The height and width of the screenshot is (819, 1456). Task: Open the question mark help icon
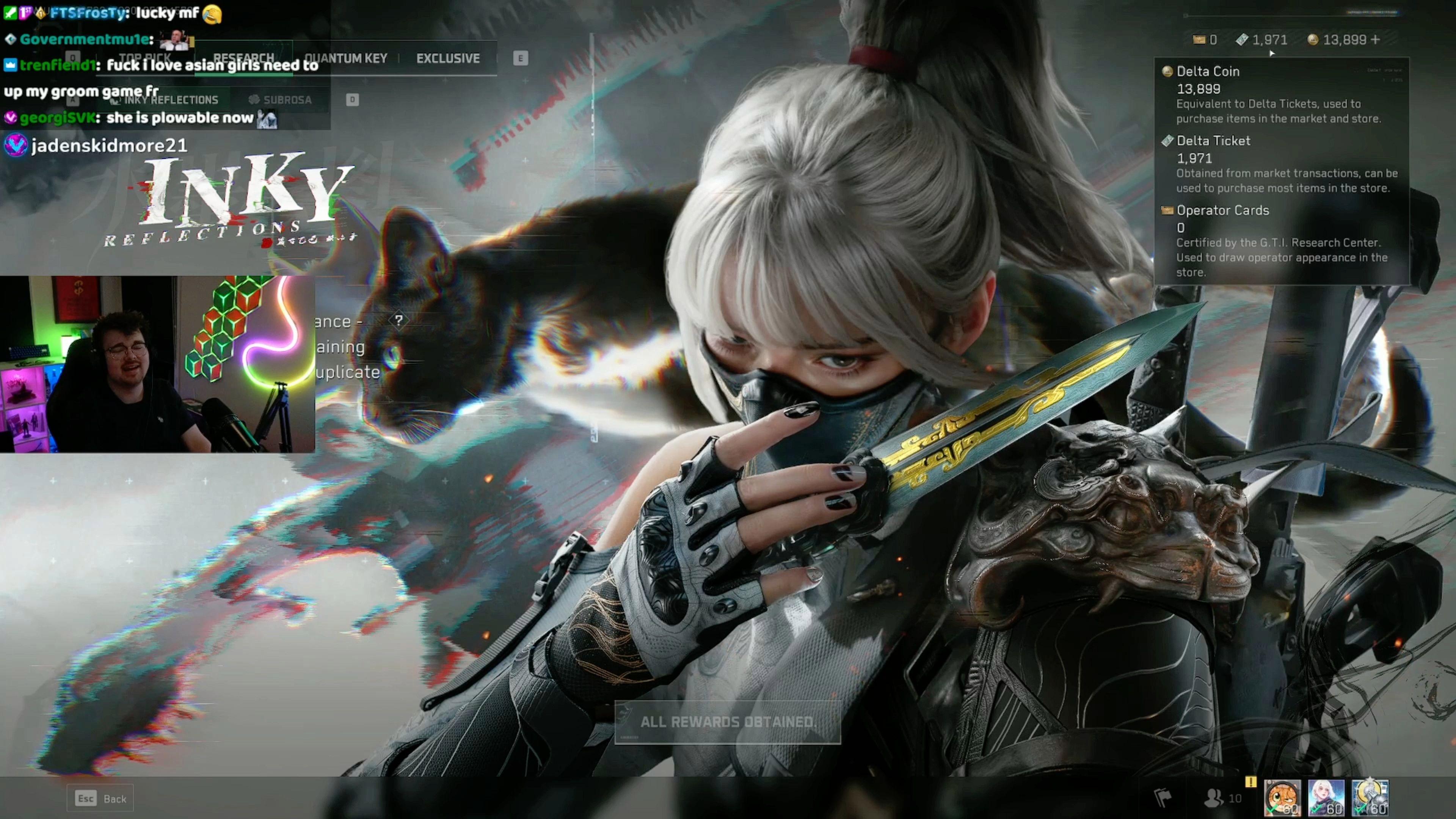[x=399, y=320]
